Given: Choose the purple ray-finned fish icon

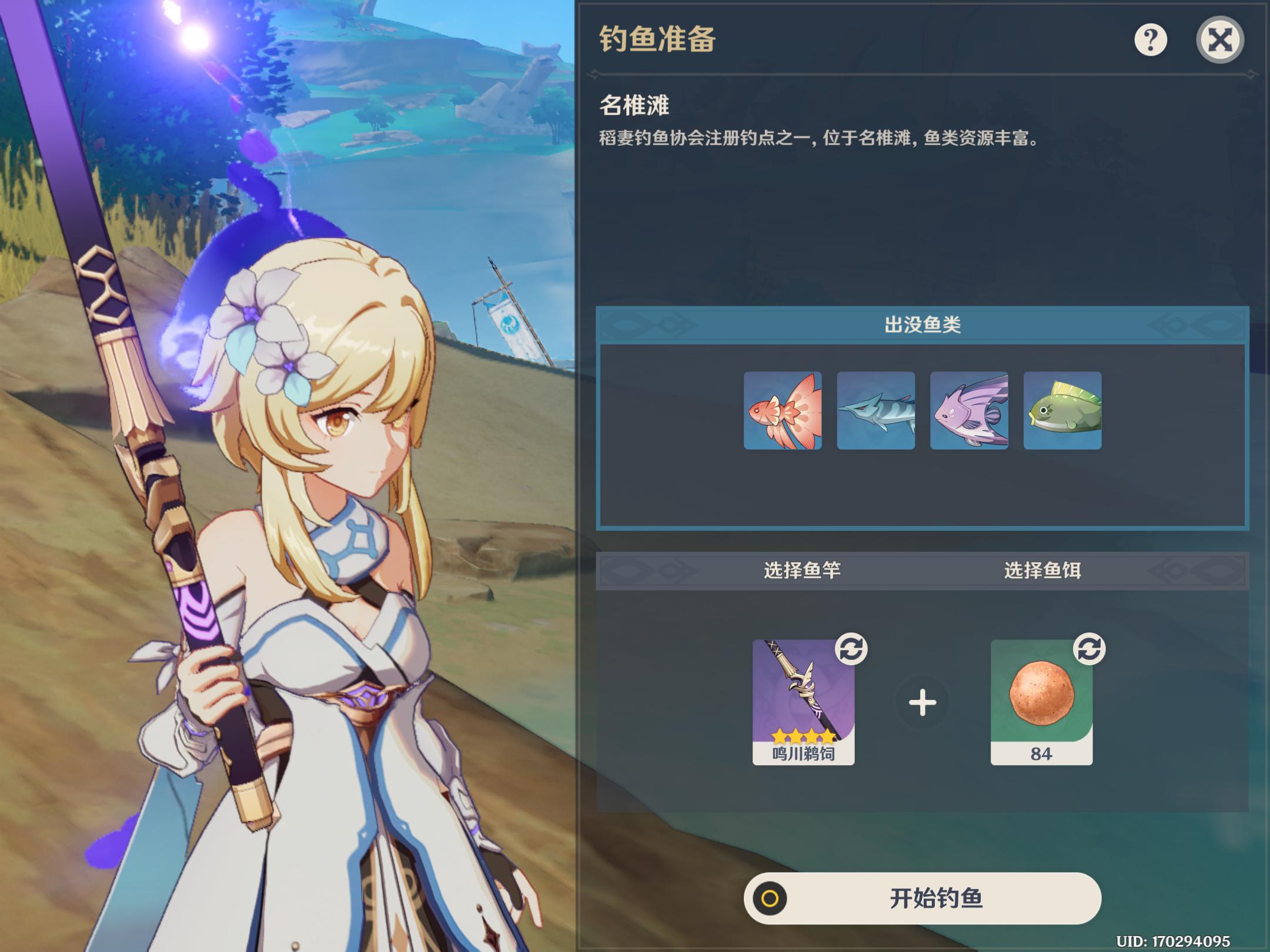Looking at the screenshot, I should tap(969, 411).
